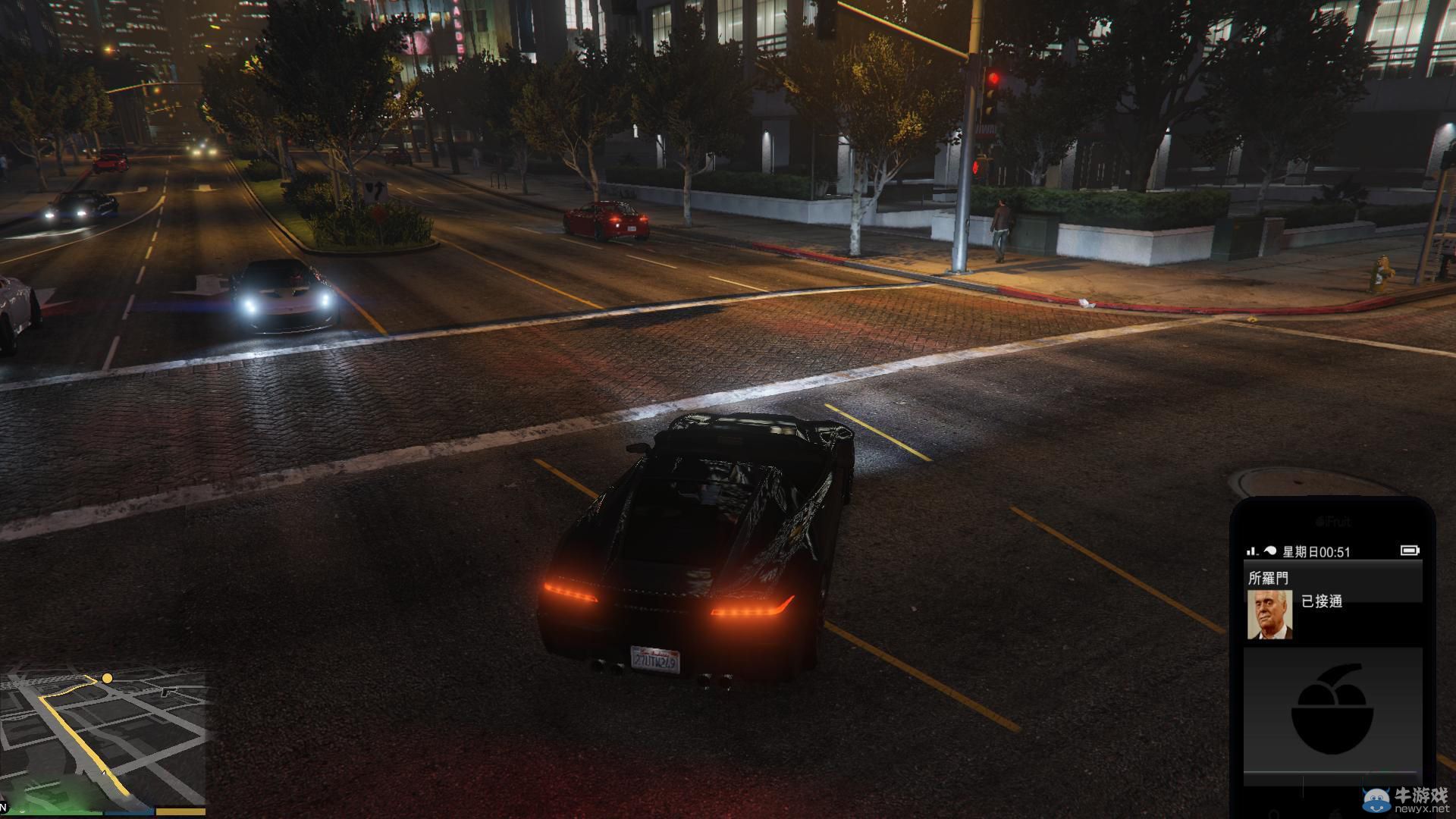Click the cloud weather icon beside the signal bars
Image resolution: width=1456 pixels, height=819 pixels.
coord(1271,551)
